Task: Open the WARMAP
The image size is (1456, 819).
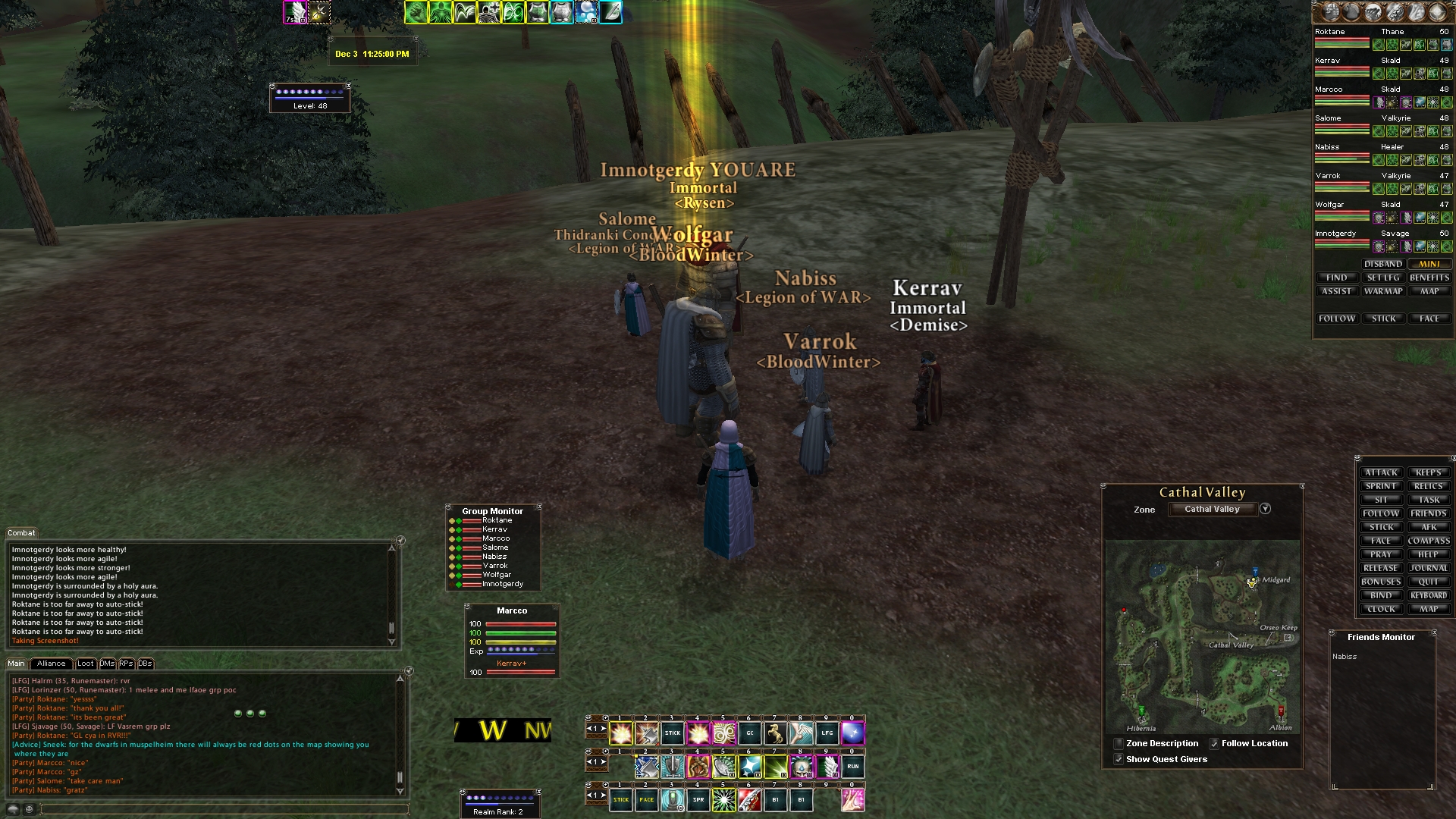Action: coord(1383,291)
